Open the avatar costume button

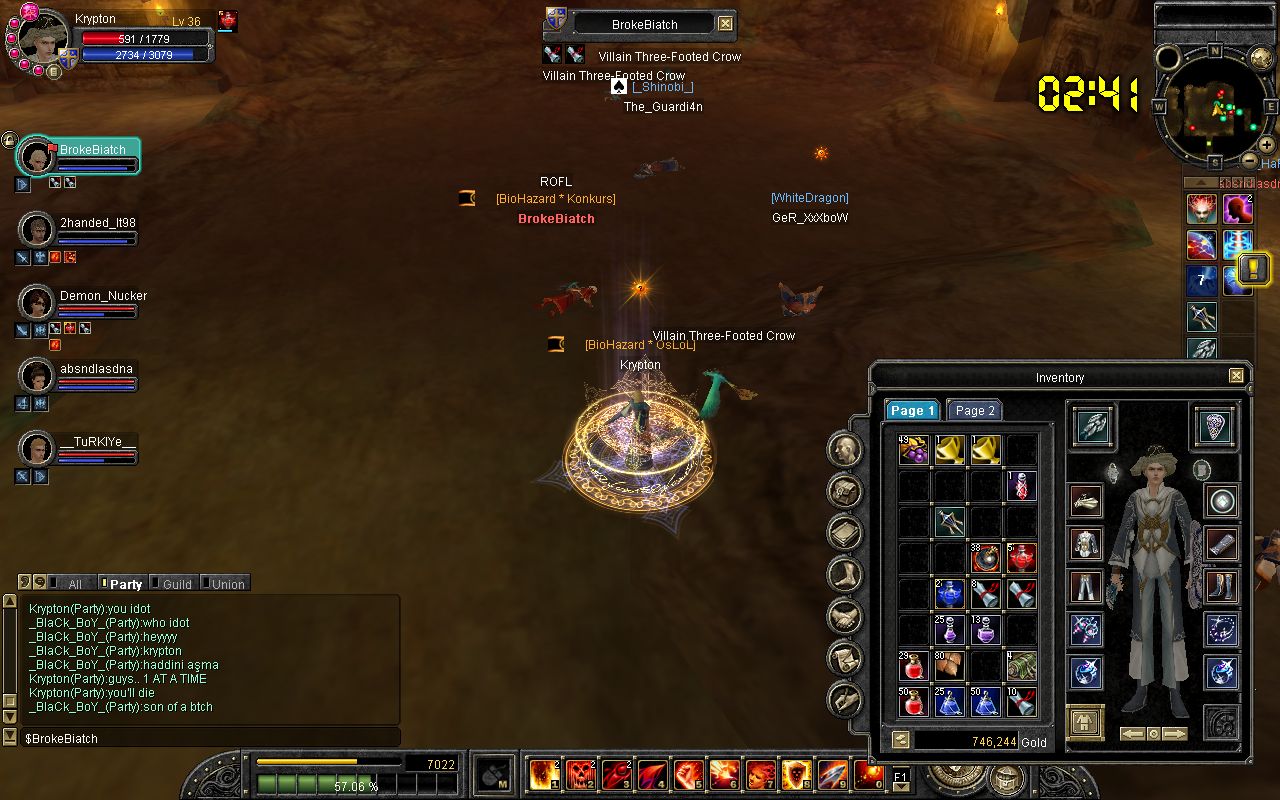click(1085, 721)
